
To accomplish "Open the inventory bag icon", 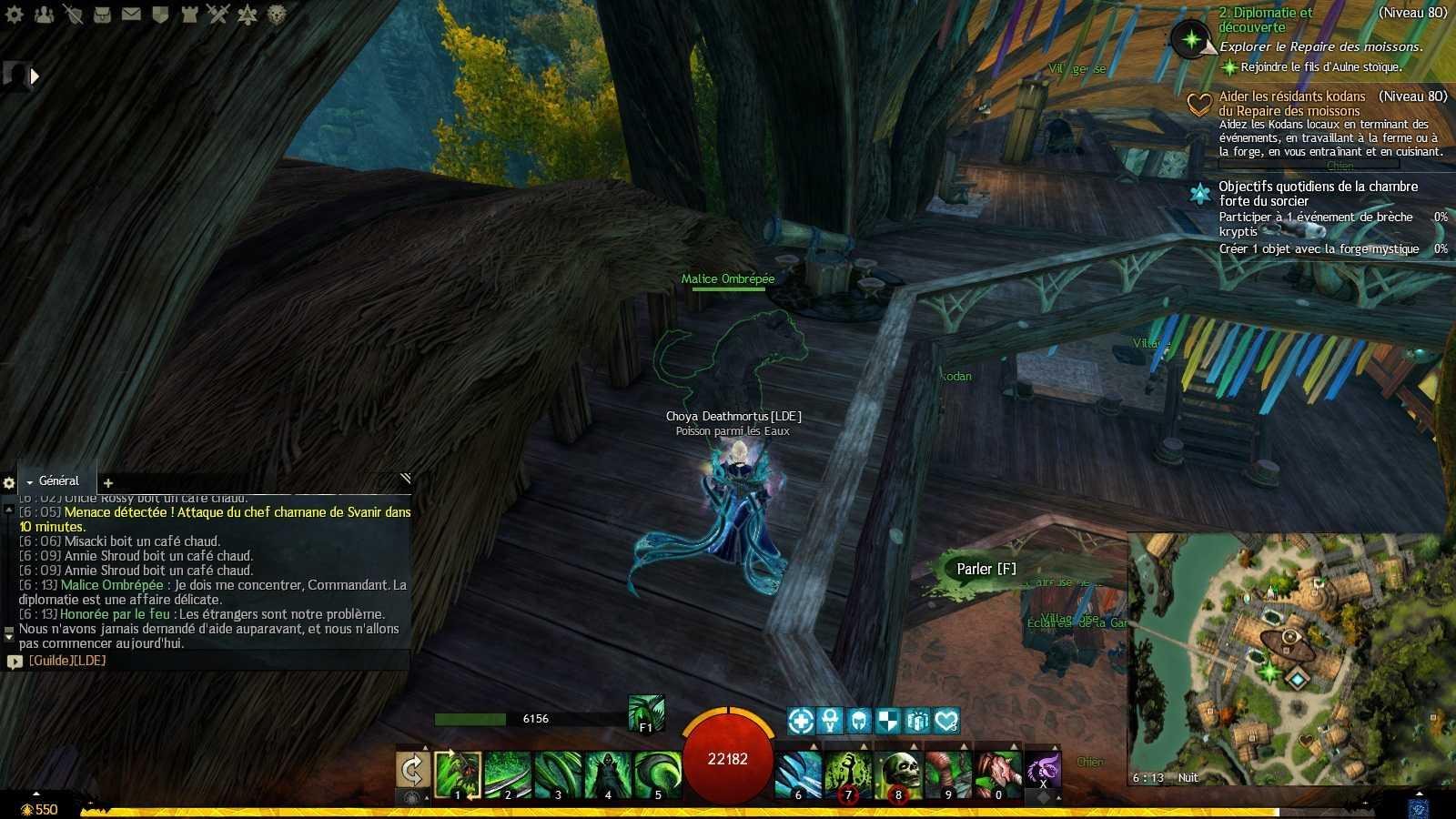I will (102, 15).
